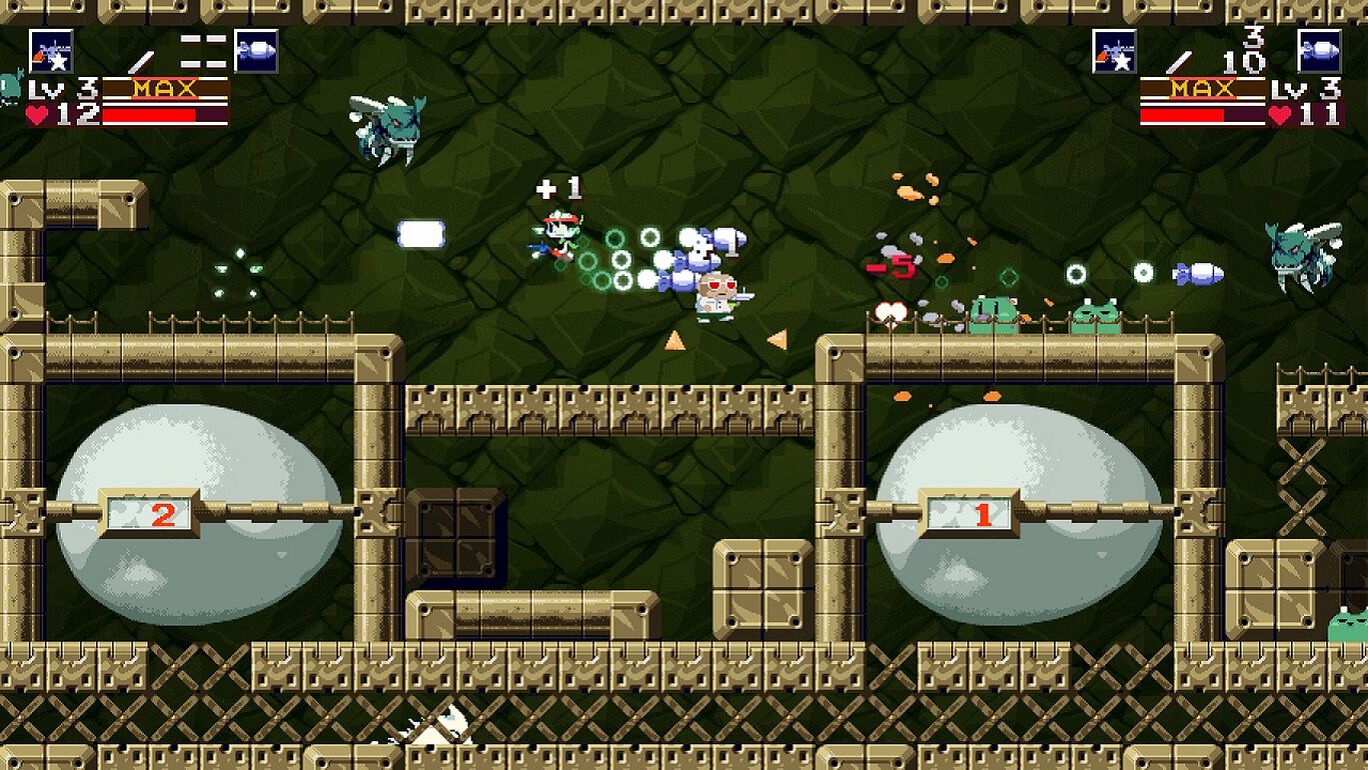This screenshot has height=770, width=1368.
Task: Expand the egg capsule labeled 1
Action: [x=983, y=513]
